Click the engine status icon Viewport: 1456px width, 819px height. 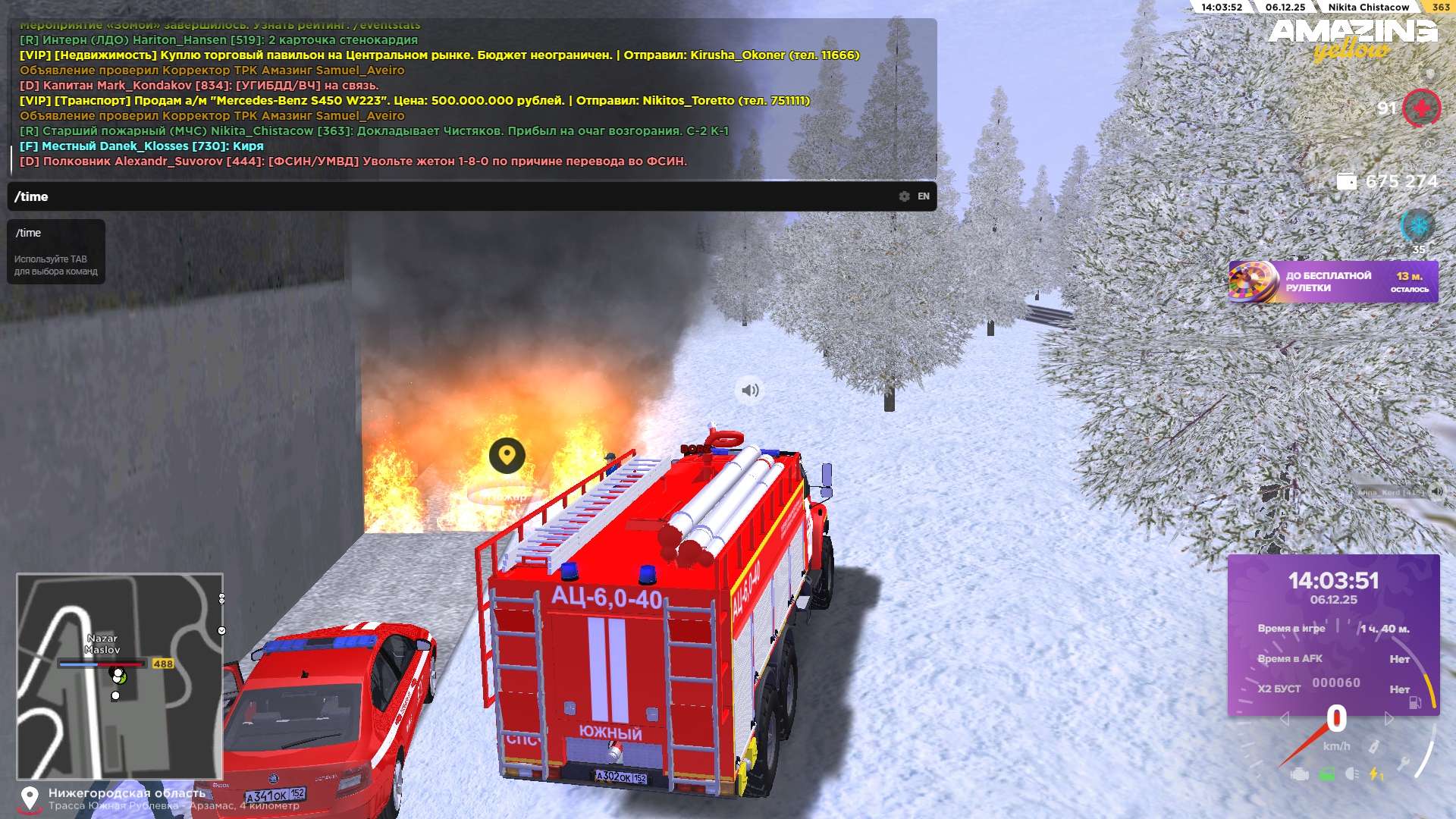(x=1300, y=774)
